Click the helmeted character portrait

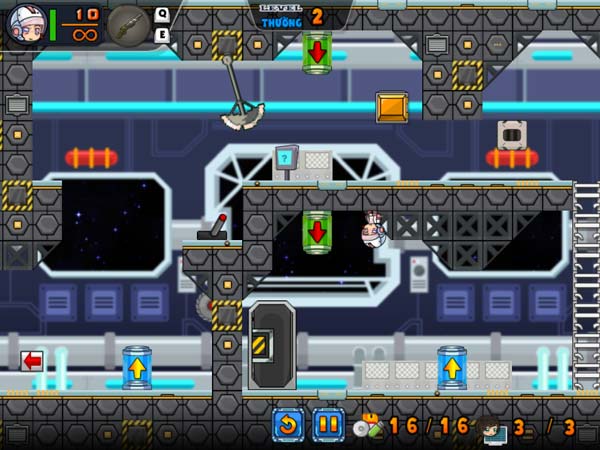tap(24, 25)
